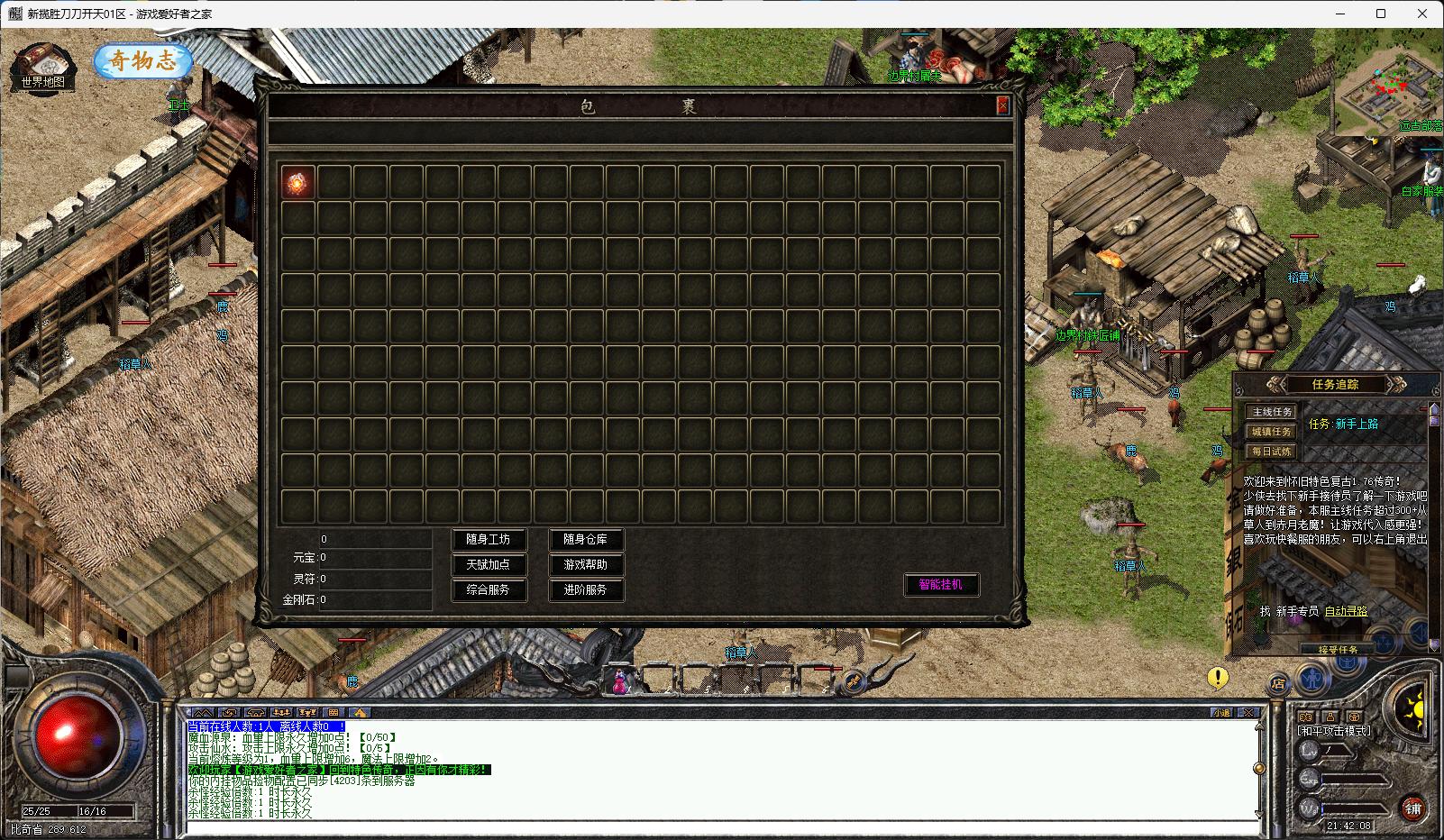Select the glowing red orb item slot

298,182
